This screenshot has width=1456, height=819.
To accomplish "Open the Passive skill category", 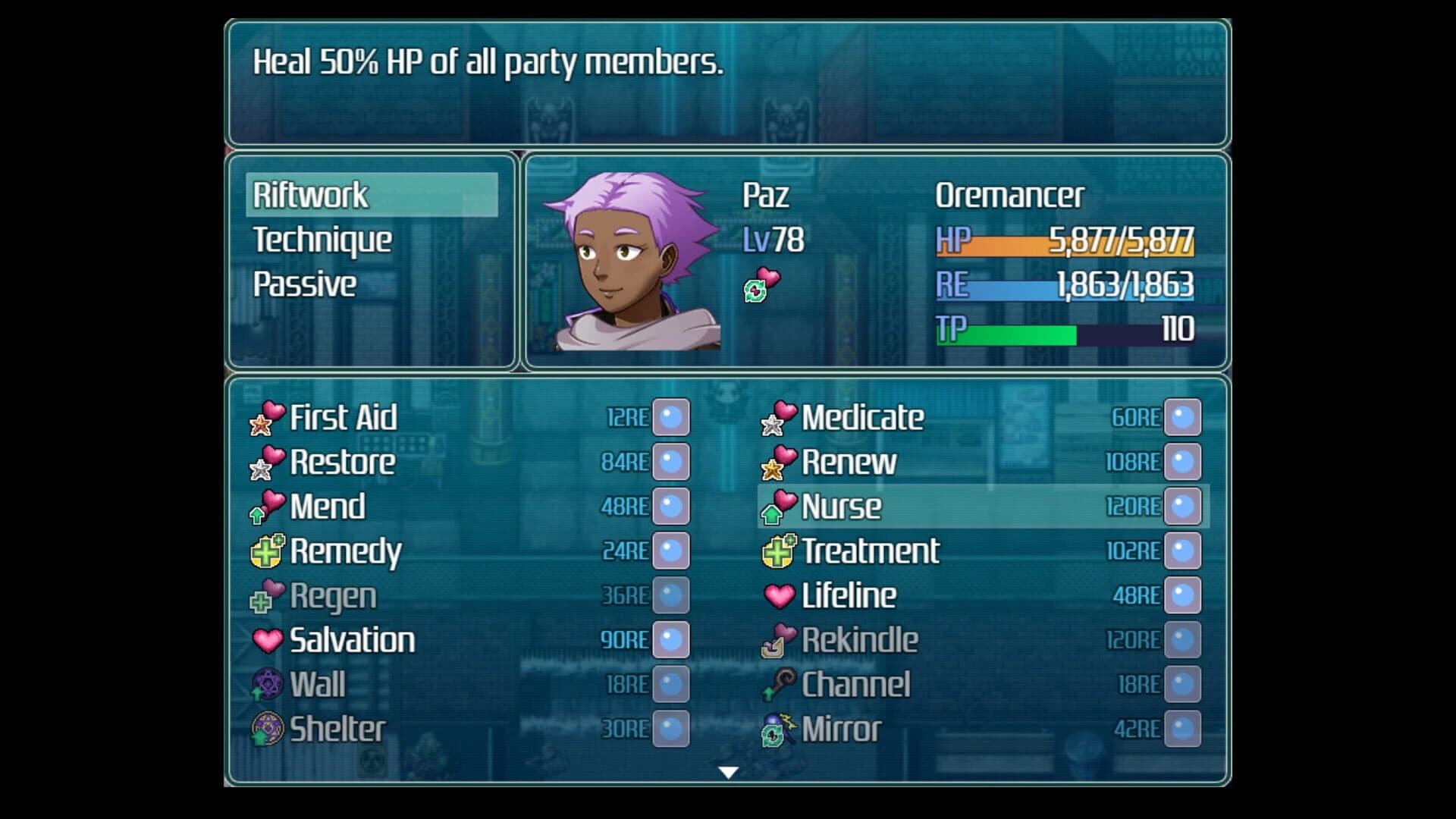I will click(305, 284).
